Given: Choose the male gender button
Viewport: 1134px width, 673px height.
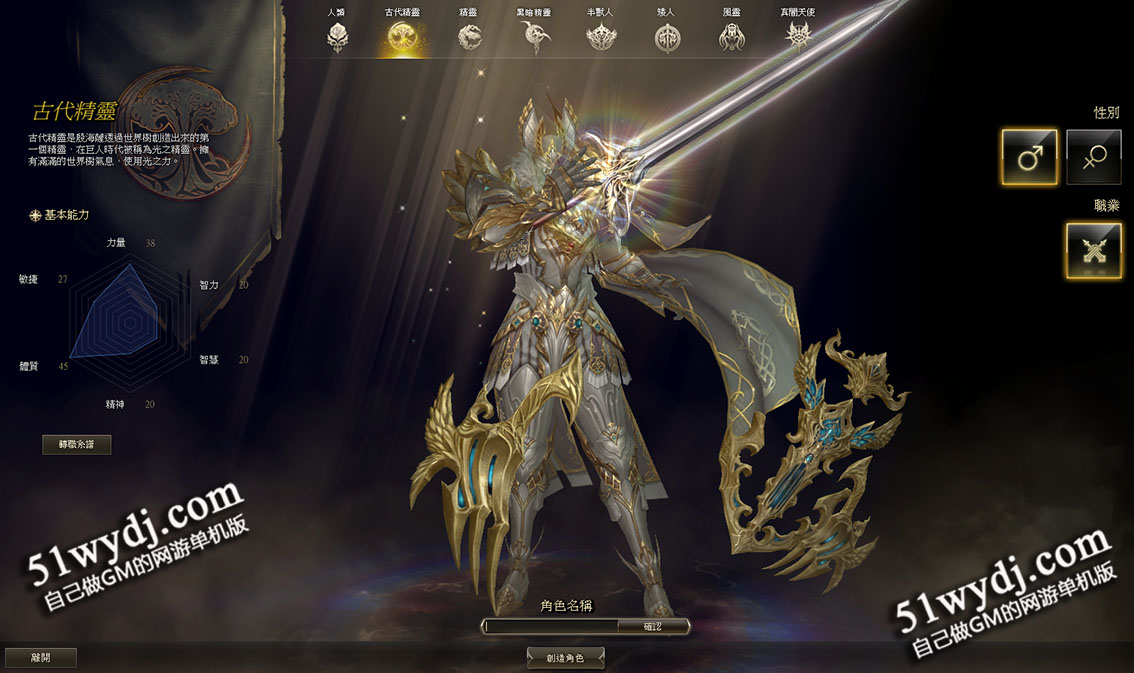Looking at the screenshot, I should (x=1029, y=157).
